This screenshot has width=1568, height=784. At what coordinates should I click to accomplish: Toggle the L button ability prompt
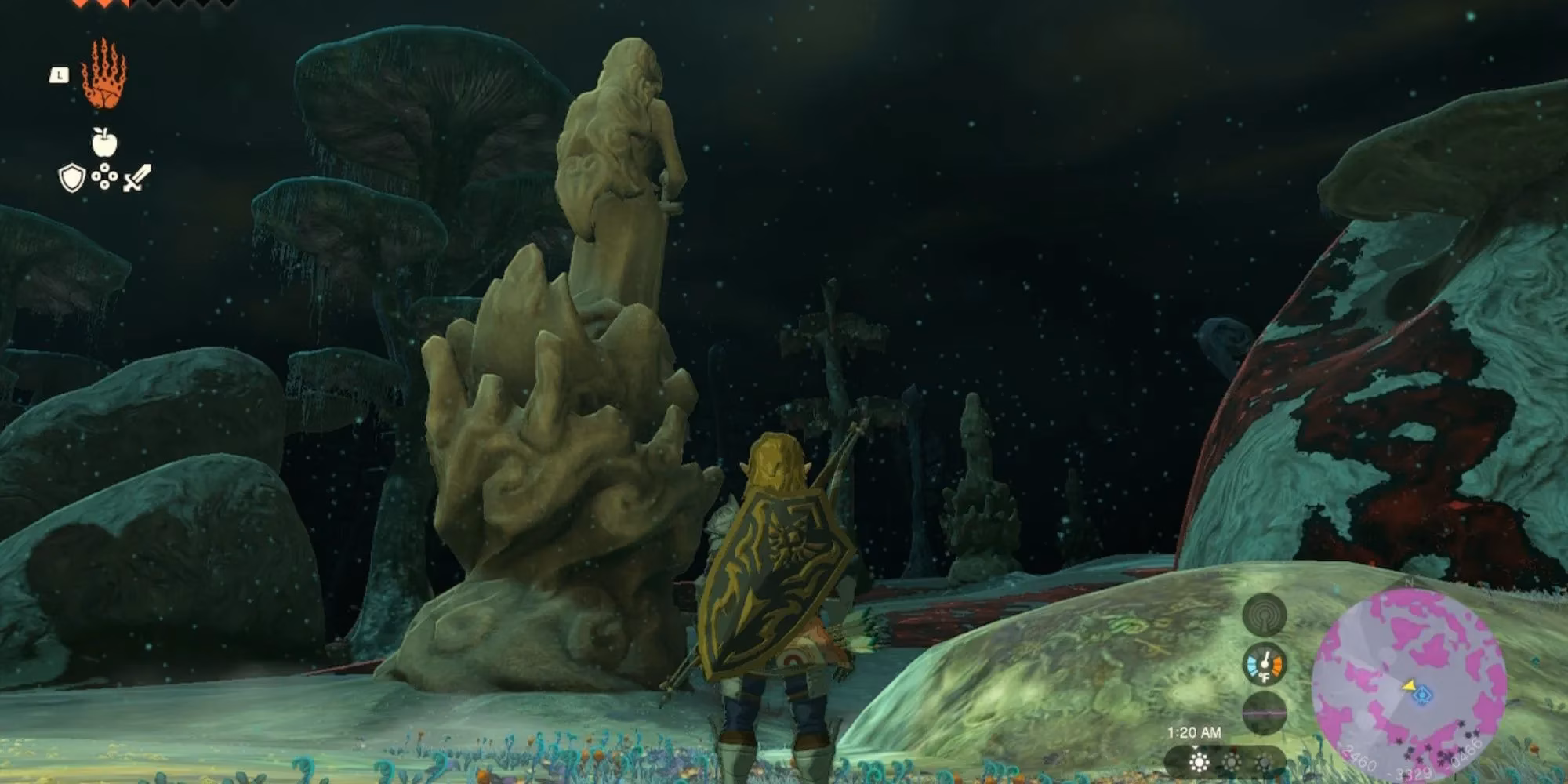coord(60,74)
